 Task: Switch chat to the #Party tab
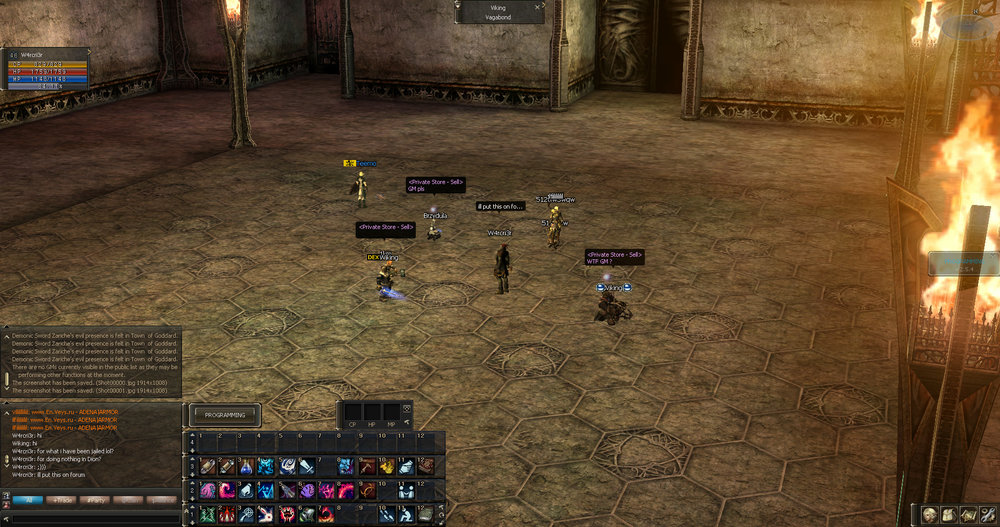coord(96,499)
